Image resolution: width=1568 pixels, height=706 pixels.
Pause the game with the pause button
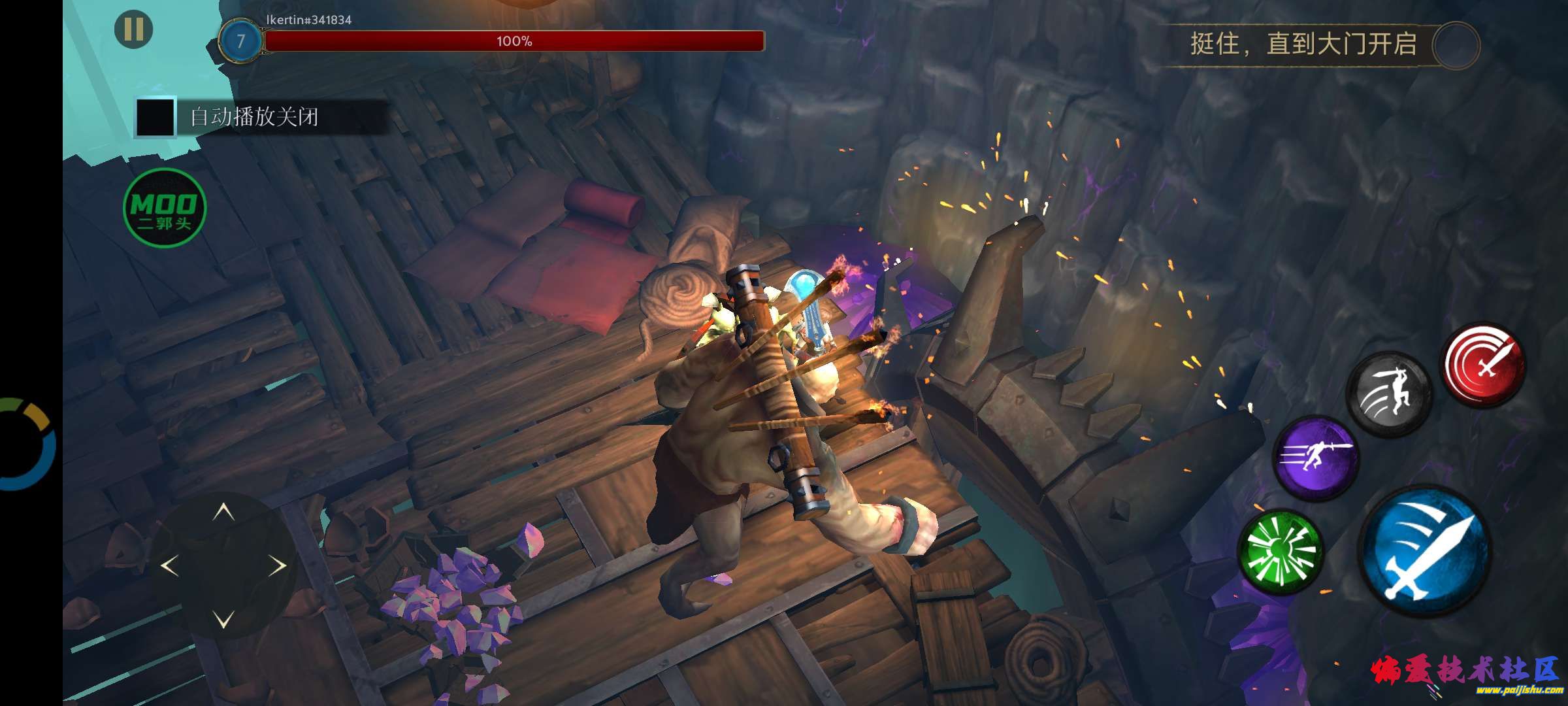(x=133, y=29)
